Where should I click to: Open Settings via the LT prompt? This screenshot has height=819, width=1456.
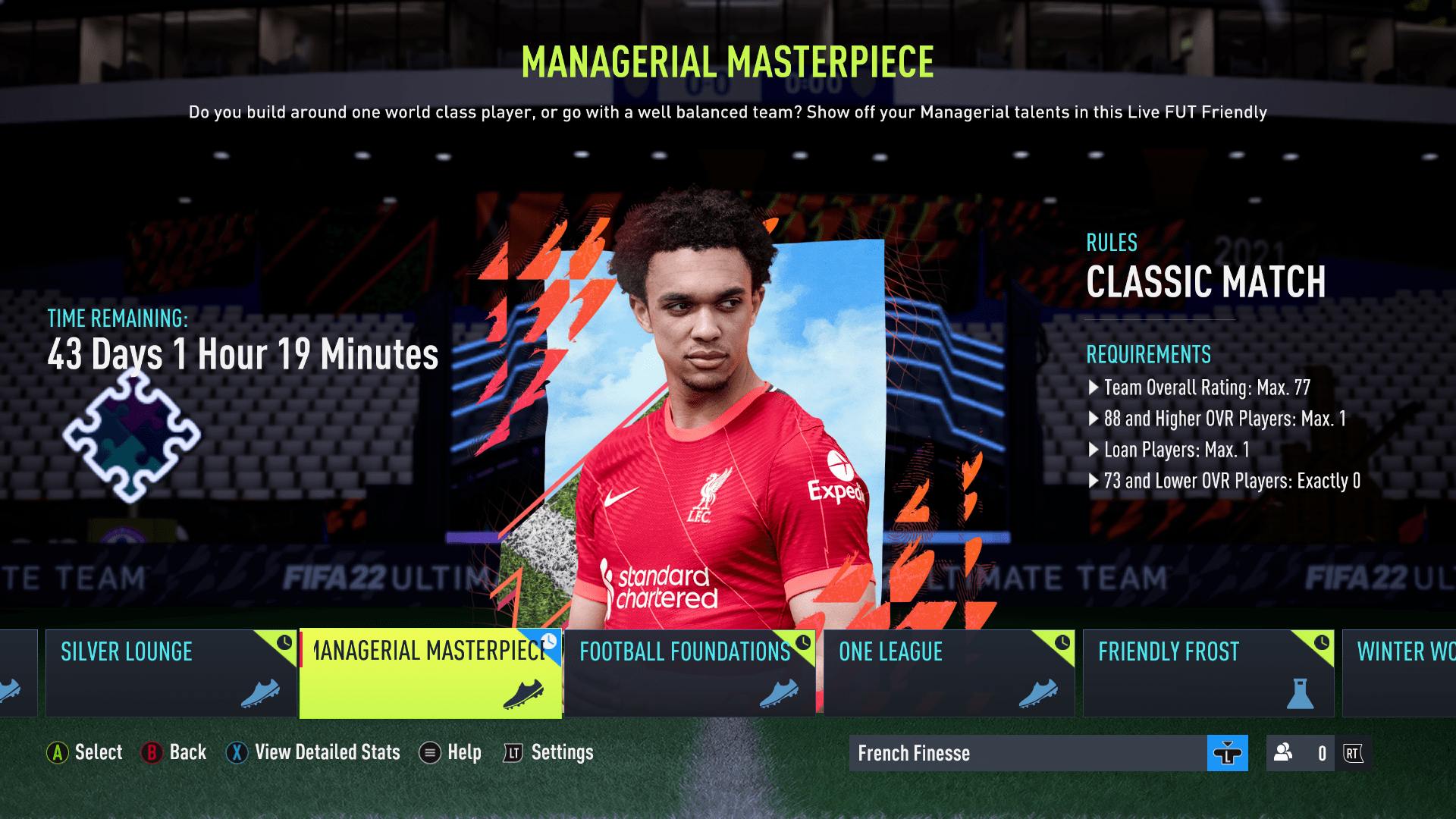point(548,752)
